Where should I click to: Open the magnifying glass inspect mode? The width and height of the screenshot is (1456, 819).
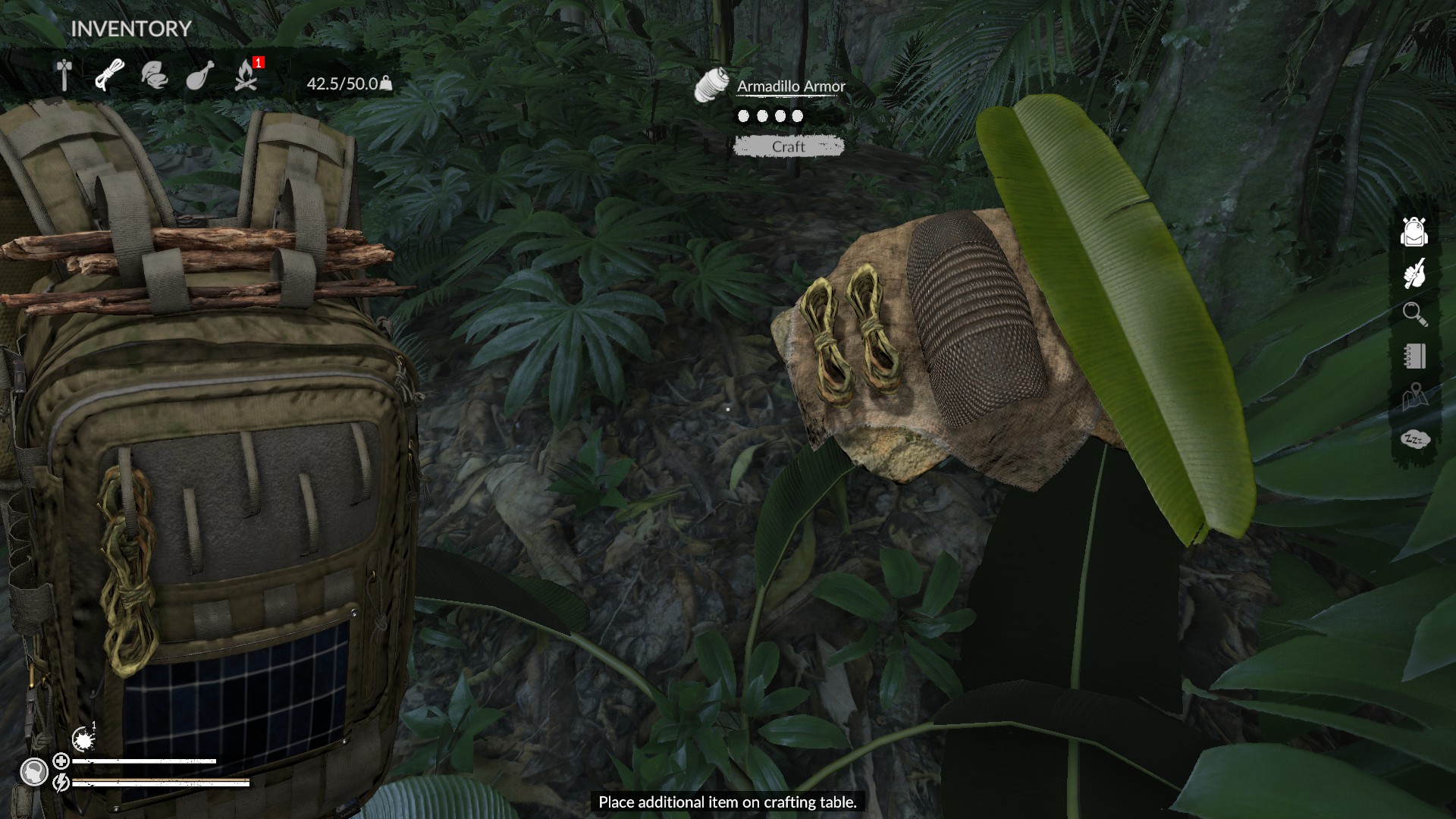(1414, 314)
